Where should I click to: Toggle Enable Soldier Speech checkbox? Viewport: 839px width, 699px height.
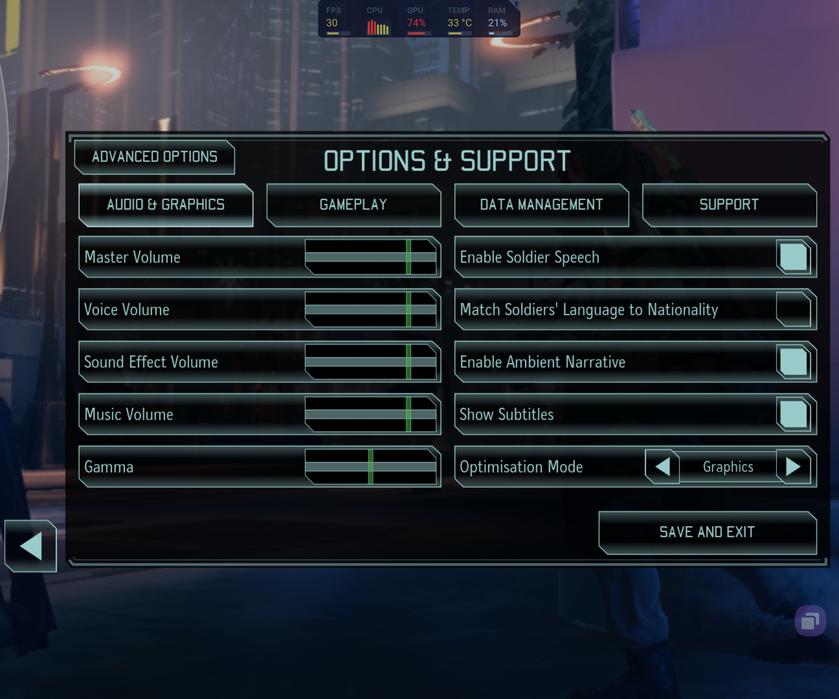tap(793, 257)
